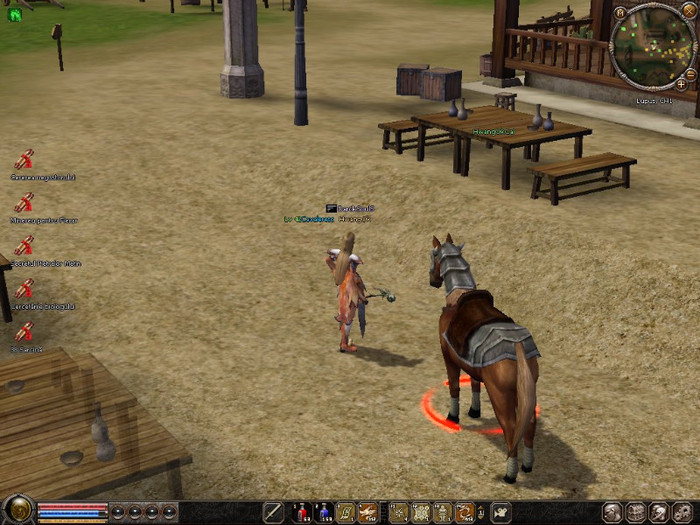Open the atlas with the minimap M button

point(621,13)
